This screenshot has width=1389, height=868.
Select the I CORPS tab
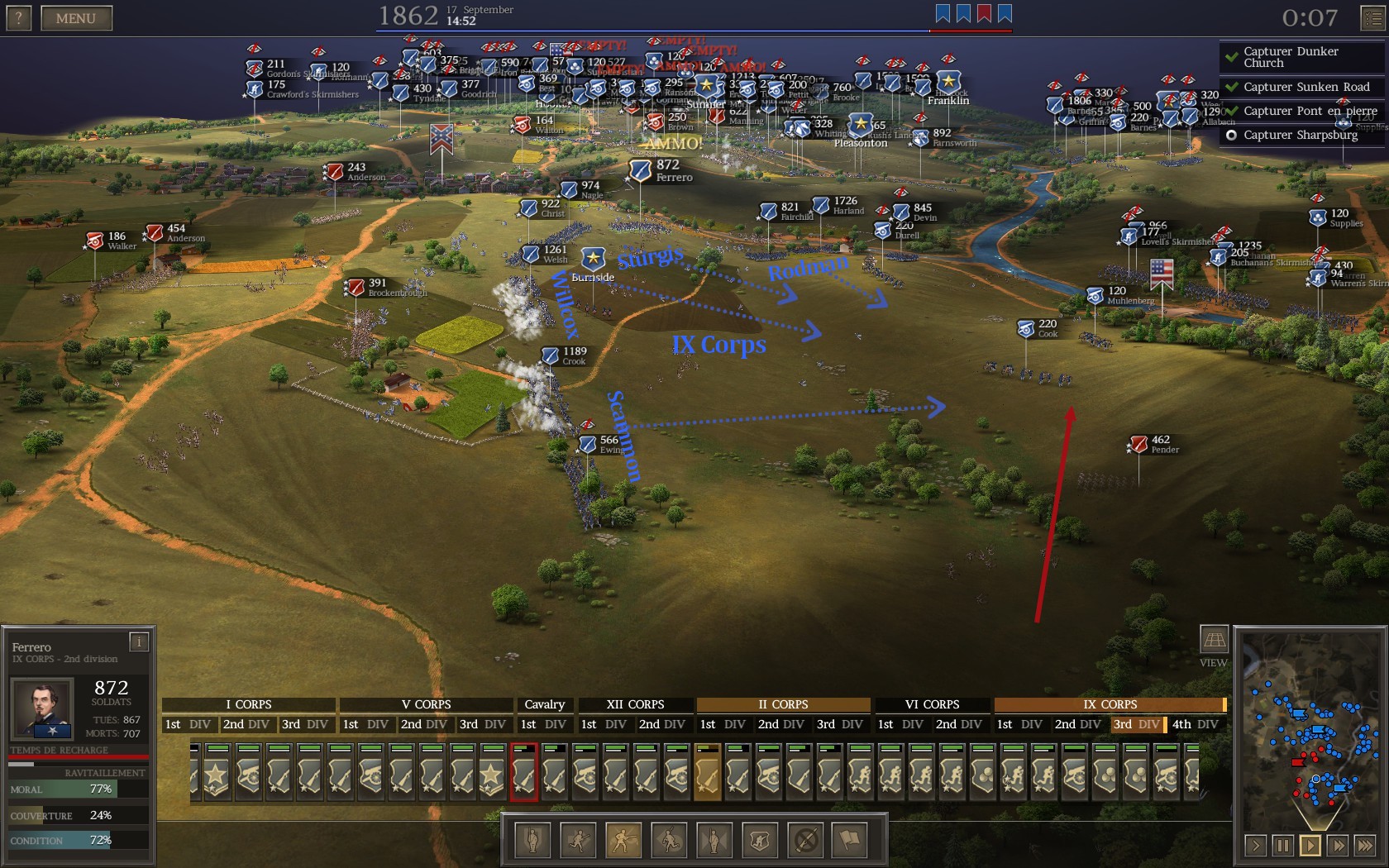pyautogui.click(x=248, y=704)
